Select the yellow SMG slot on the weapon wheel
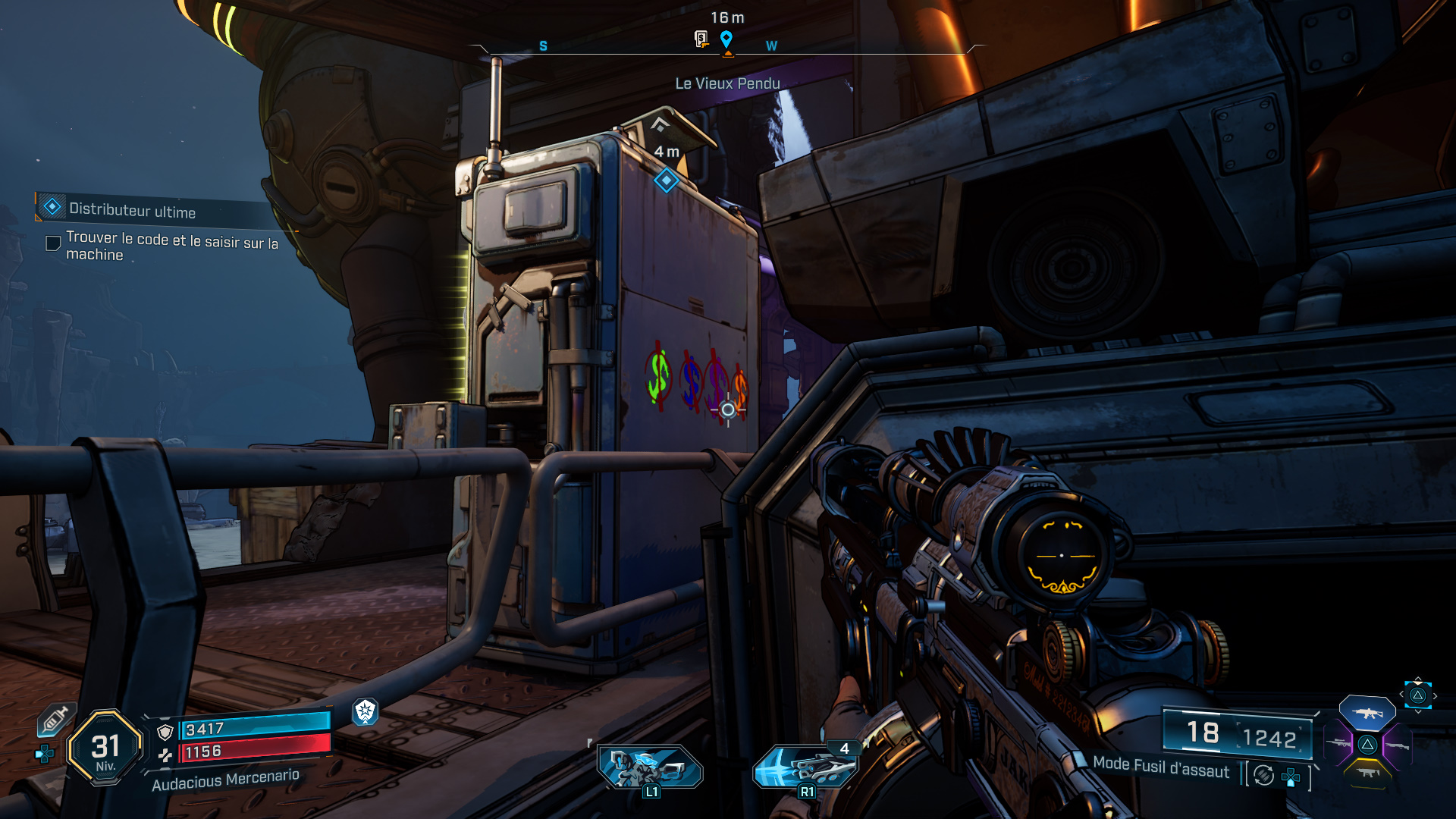 1368,773
